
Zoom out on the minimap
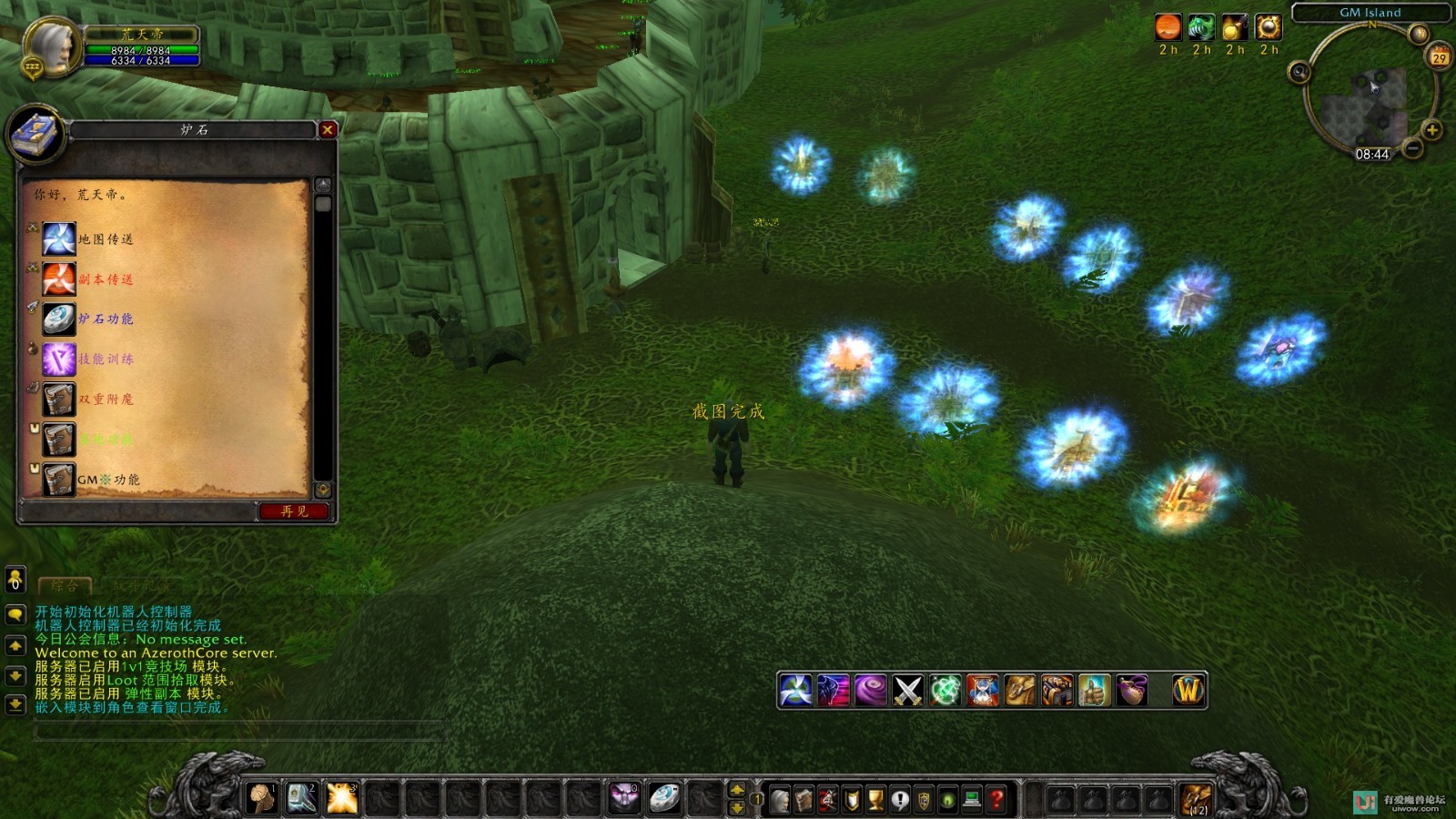tap(1412, 147)
